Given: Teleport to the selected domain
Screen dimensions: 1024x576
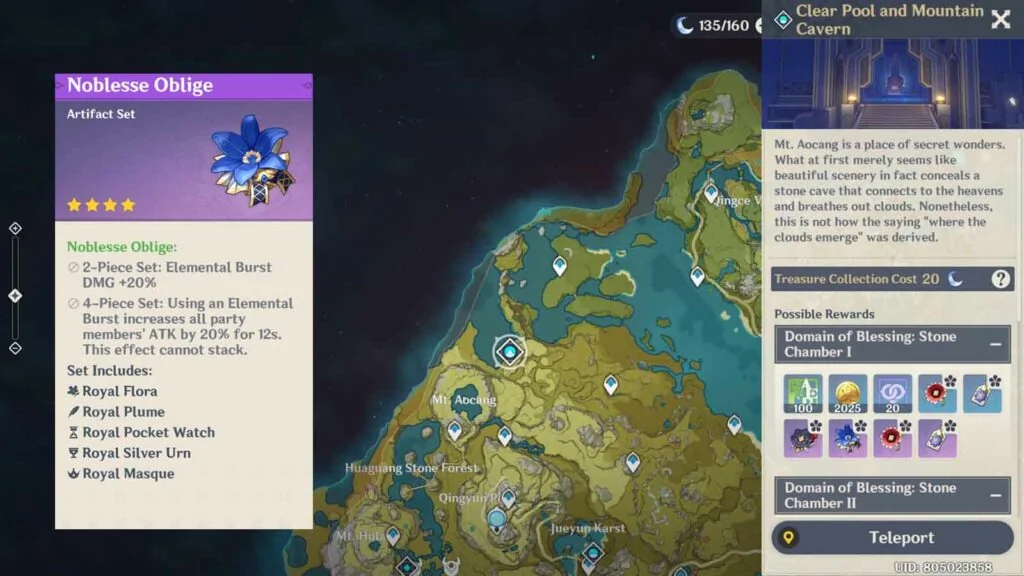Looking at the screenshot, I should click(893, 538).
